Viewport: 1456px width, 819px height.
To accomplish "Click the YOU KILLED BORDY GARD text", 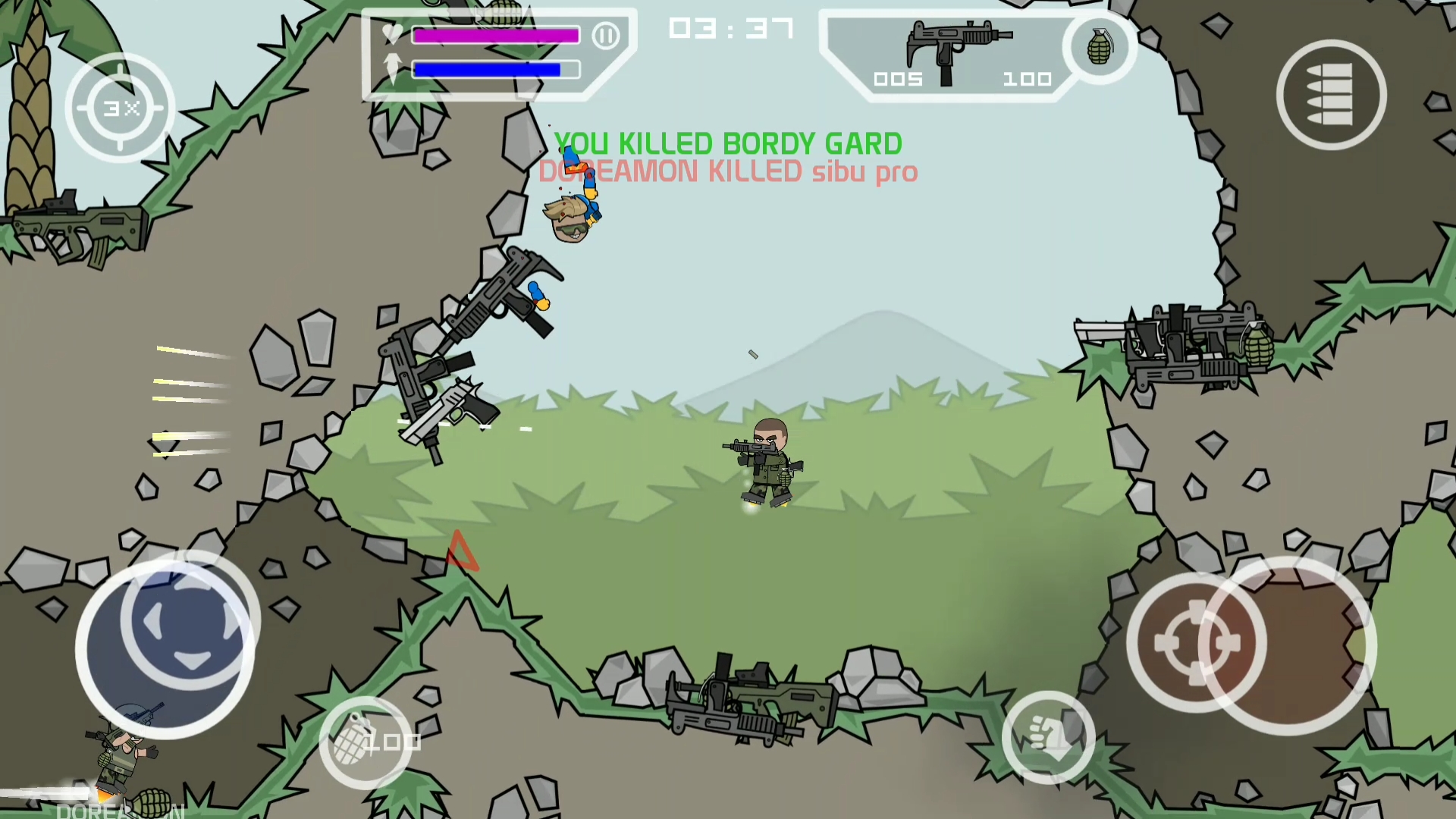I will [726, 143].
